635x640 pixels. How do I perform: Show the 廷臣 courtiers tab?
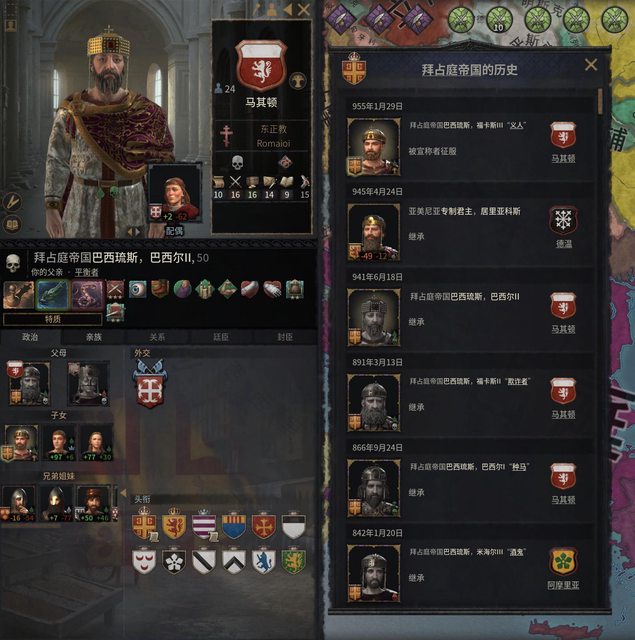coord(220,337)
